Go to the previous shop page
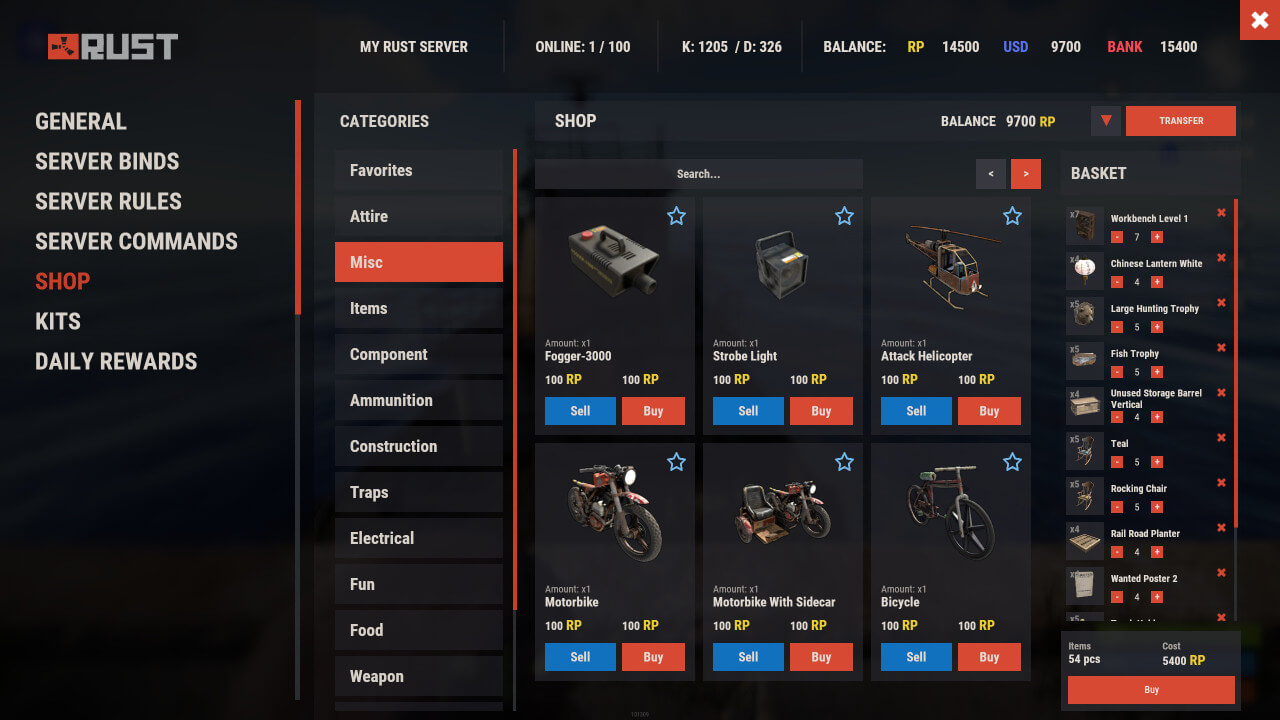 (x=991, y=174)
